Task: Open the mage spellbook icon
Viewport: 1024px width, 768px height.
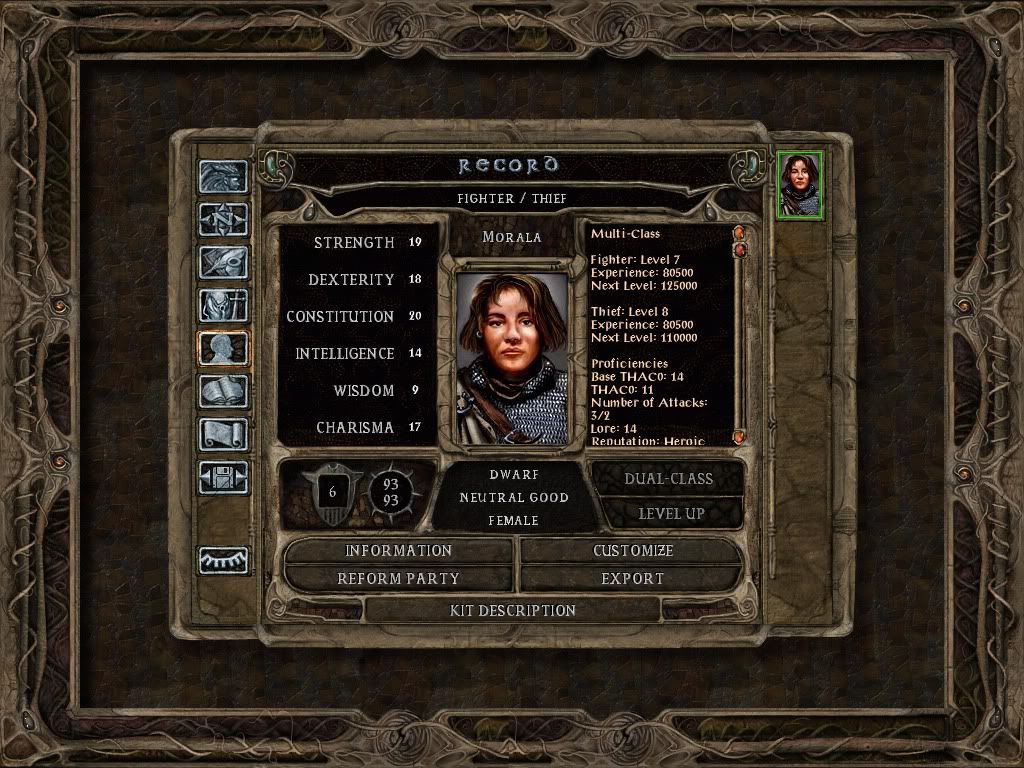Action: click(x=222, y=392)
